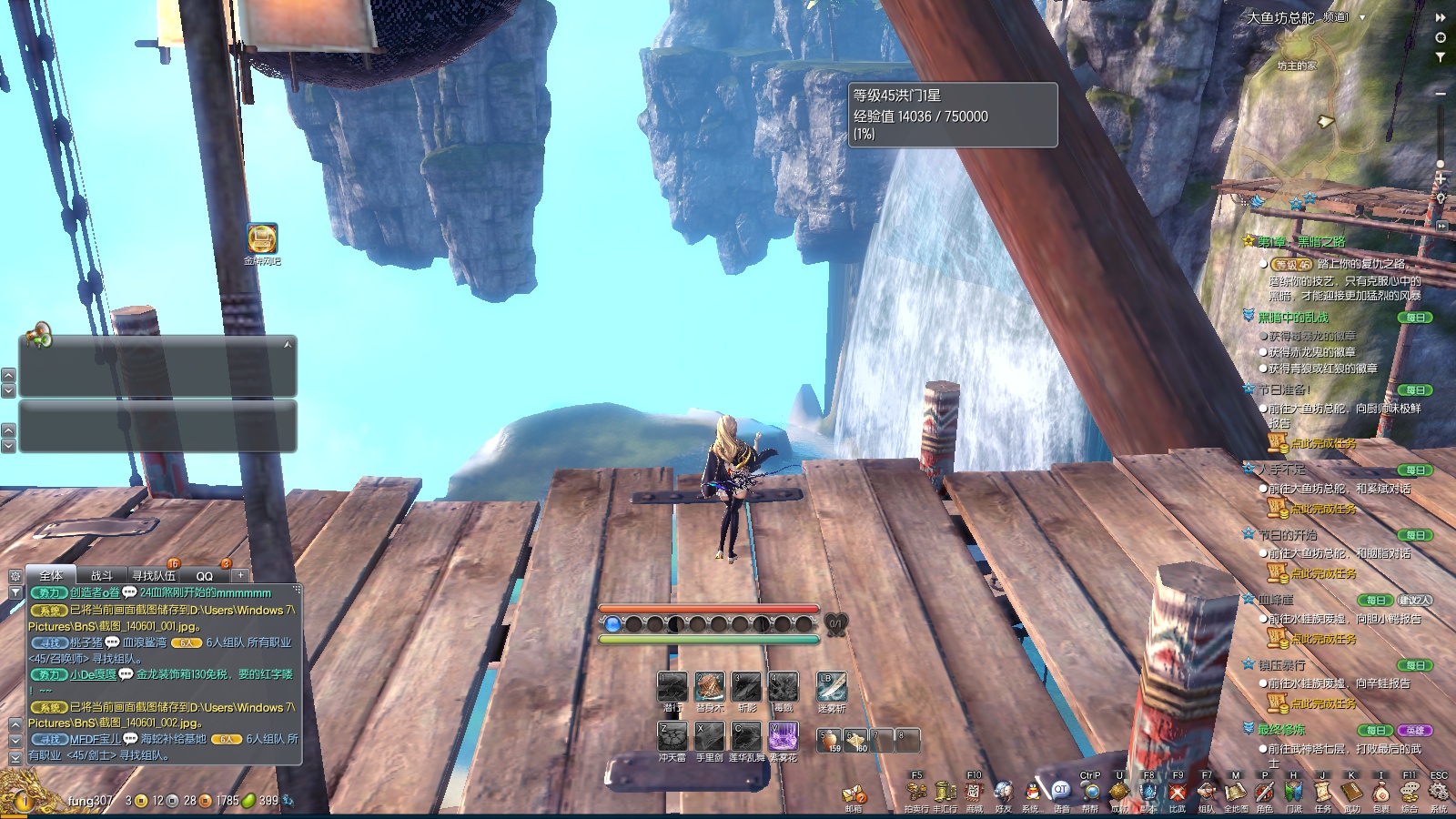Activate the 替身木 skill
Image resolution: width=1456 pixels, height=819 pixels.
(x=709, y=687)
